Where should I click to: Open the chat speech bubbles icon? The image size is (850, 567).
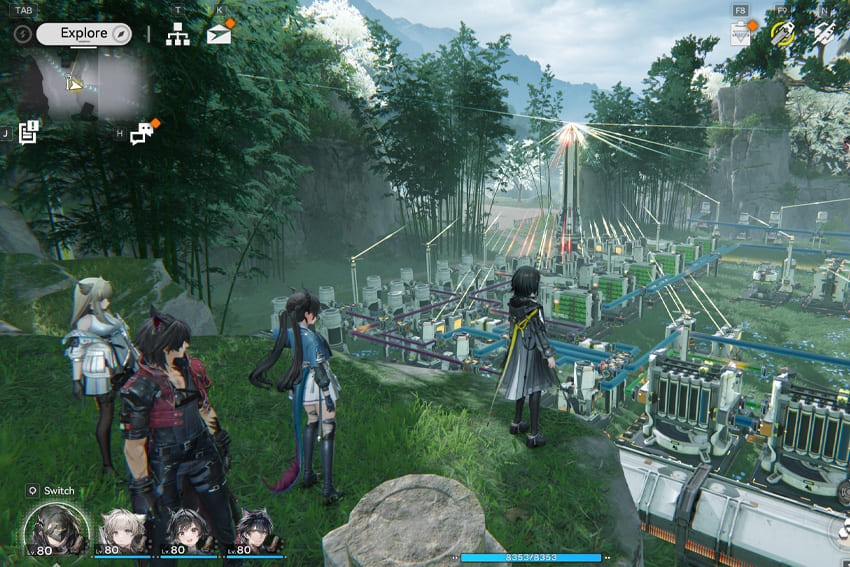click(x=142, y=133)
